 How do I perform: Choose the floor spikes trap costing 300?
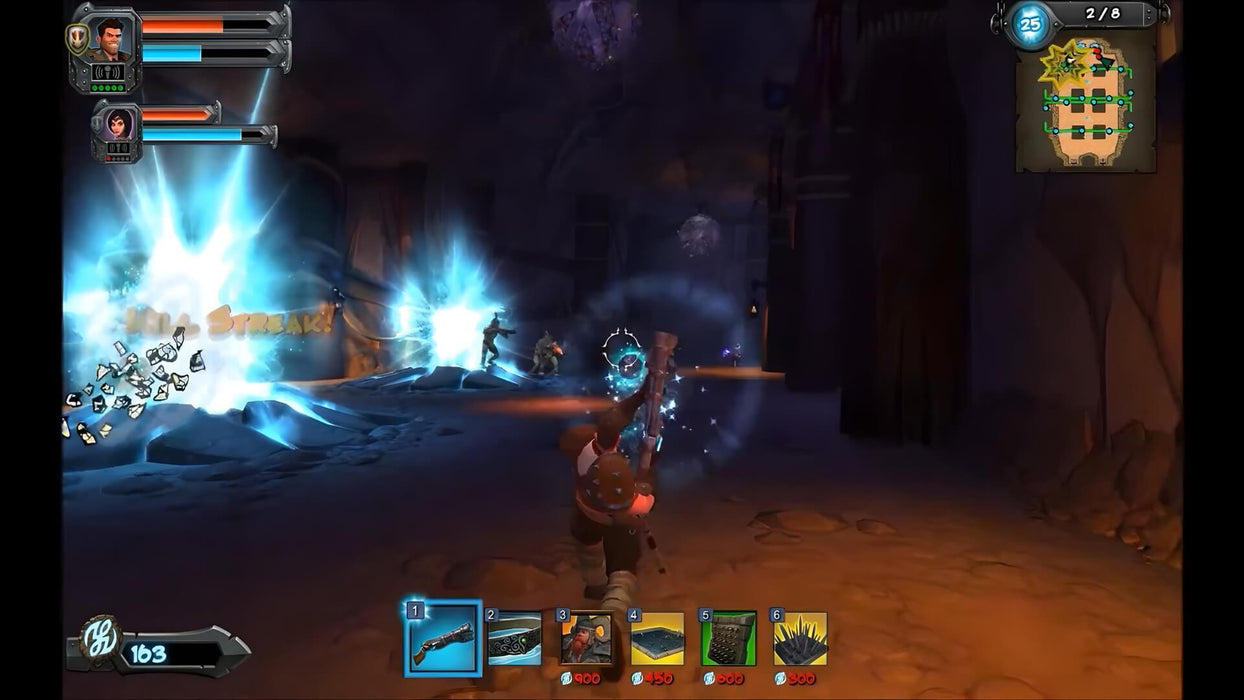click(x=800, y=639)
